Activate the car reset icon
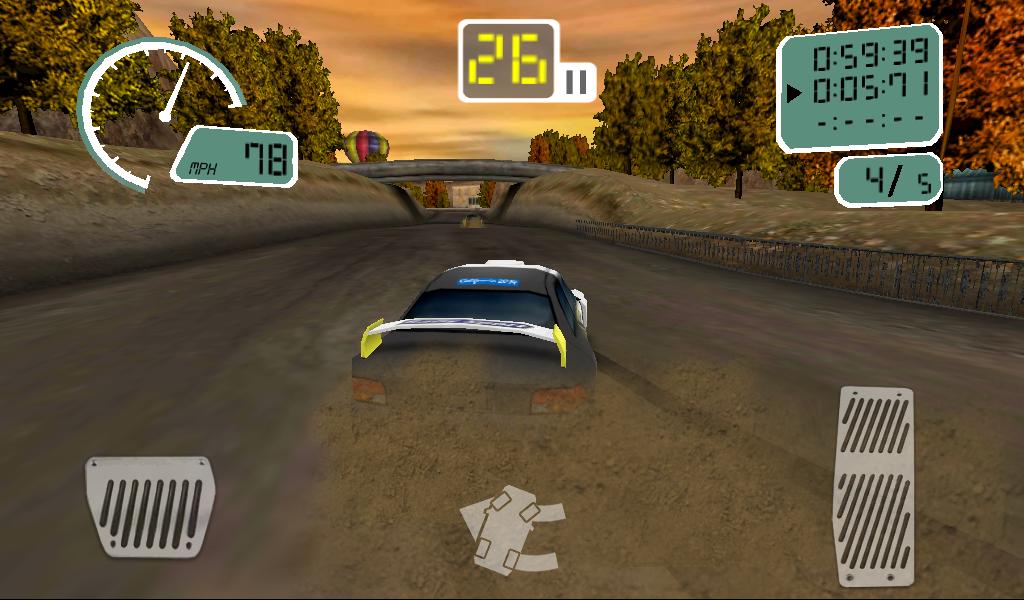The image size is (1024, 600). (512, 527)
